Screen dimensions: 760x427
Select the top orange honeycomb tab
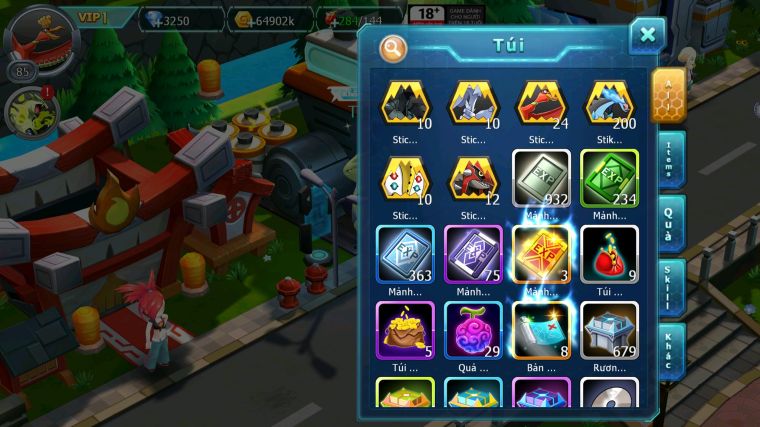click(668, 96)
